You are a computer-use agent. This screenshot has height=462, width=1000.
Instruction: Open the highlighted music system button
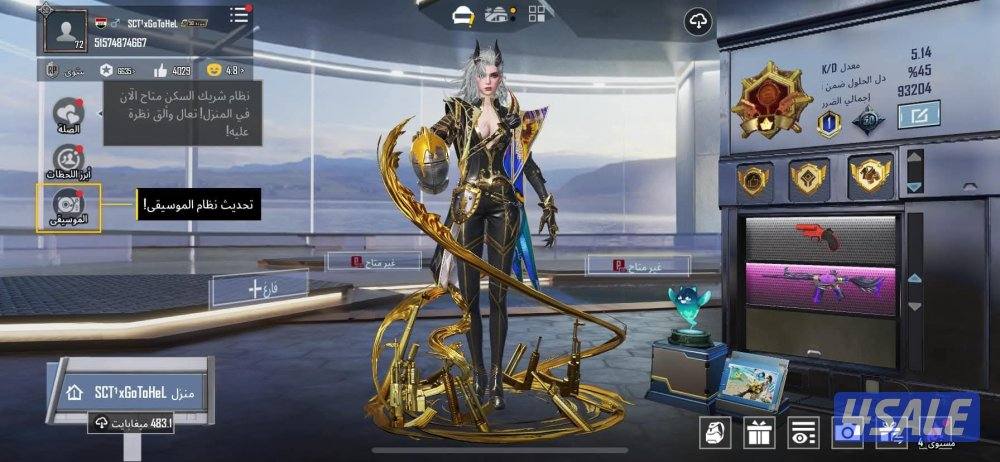[68, 207]
